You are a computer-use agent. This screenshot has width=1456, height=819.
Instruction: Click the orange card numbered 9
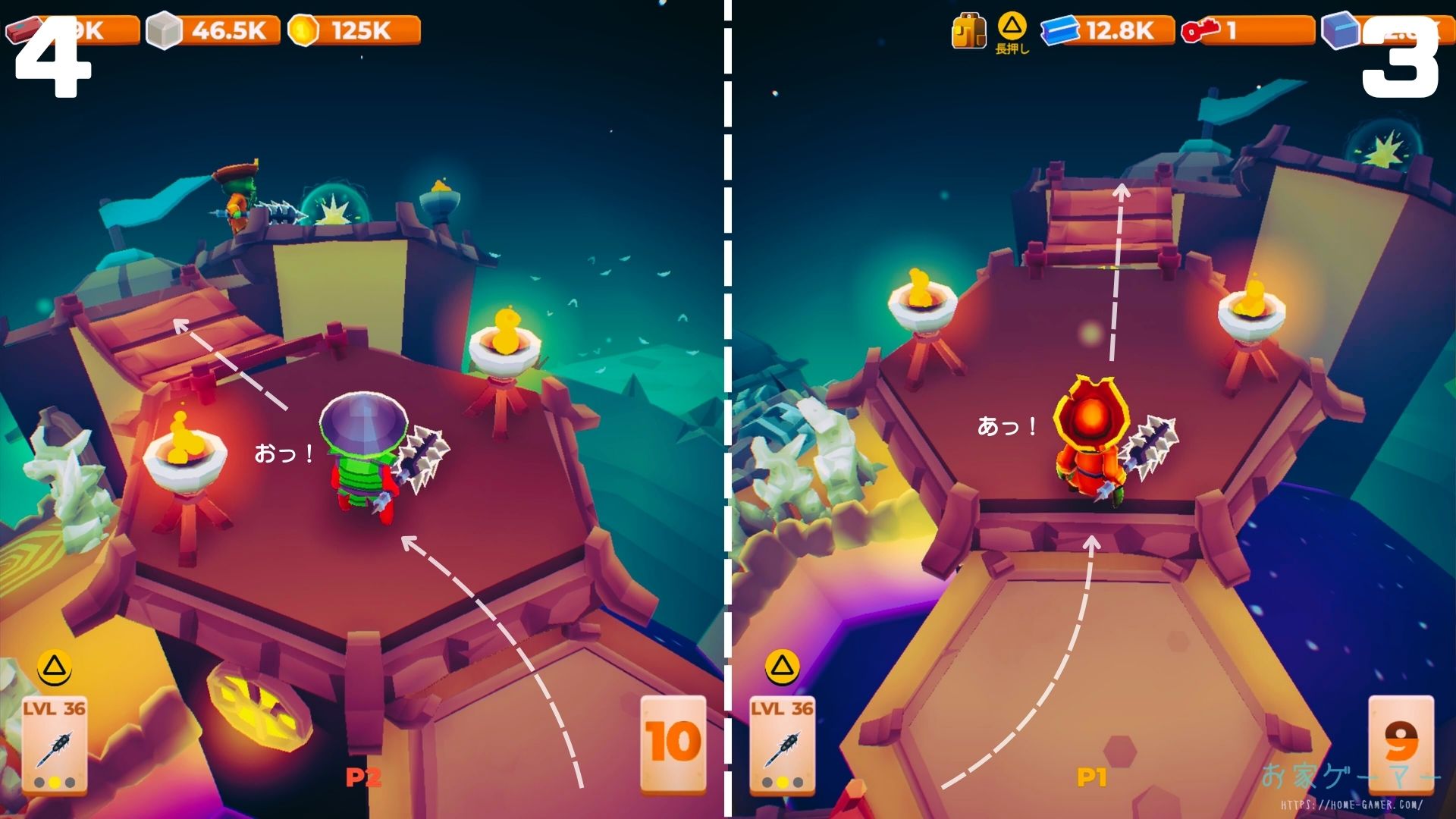coord(1401,743)
